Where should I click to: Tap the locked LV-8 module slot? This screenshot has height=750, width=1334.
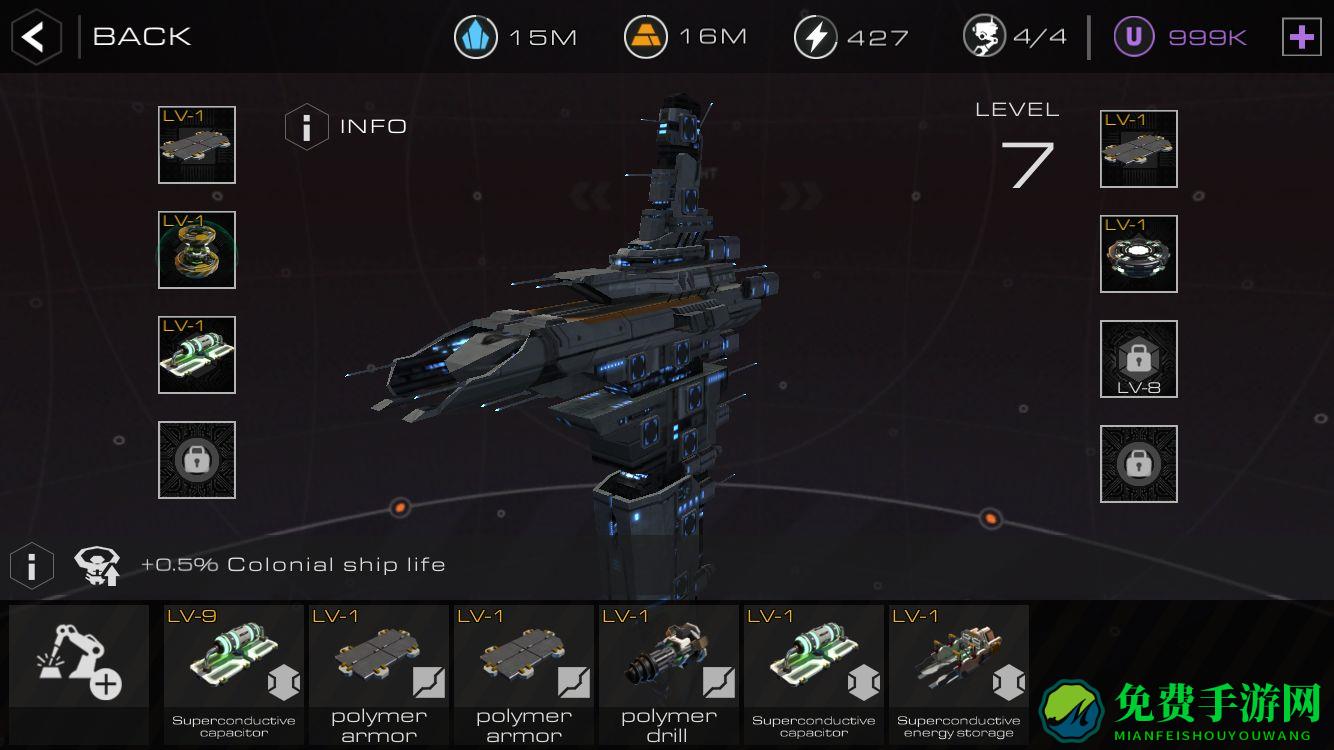pyautogui.click(x=1138, y=359)
